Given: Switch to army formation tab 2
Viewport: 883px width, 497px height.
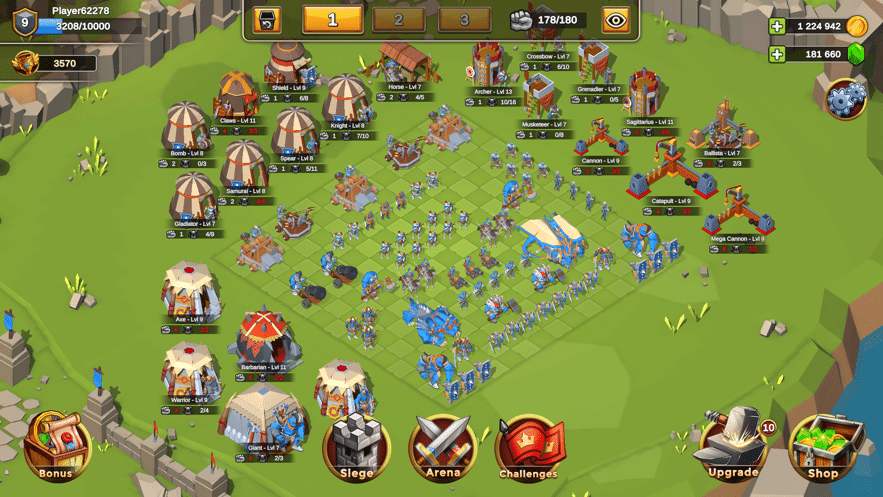Looking at the screenshot, I should coord(399,19).
